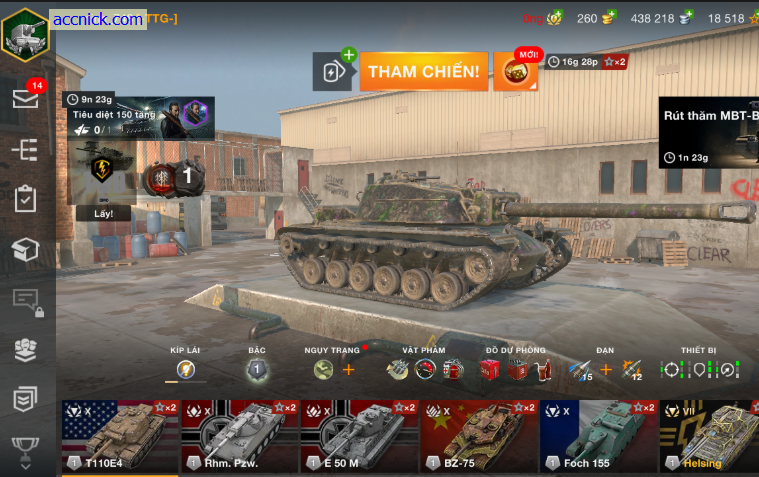The height and width of the screenshot is (477, 759).
Task: Open the mailbox with 14 notifications
Action: (25, 98)
